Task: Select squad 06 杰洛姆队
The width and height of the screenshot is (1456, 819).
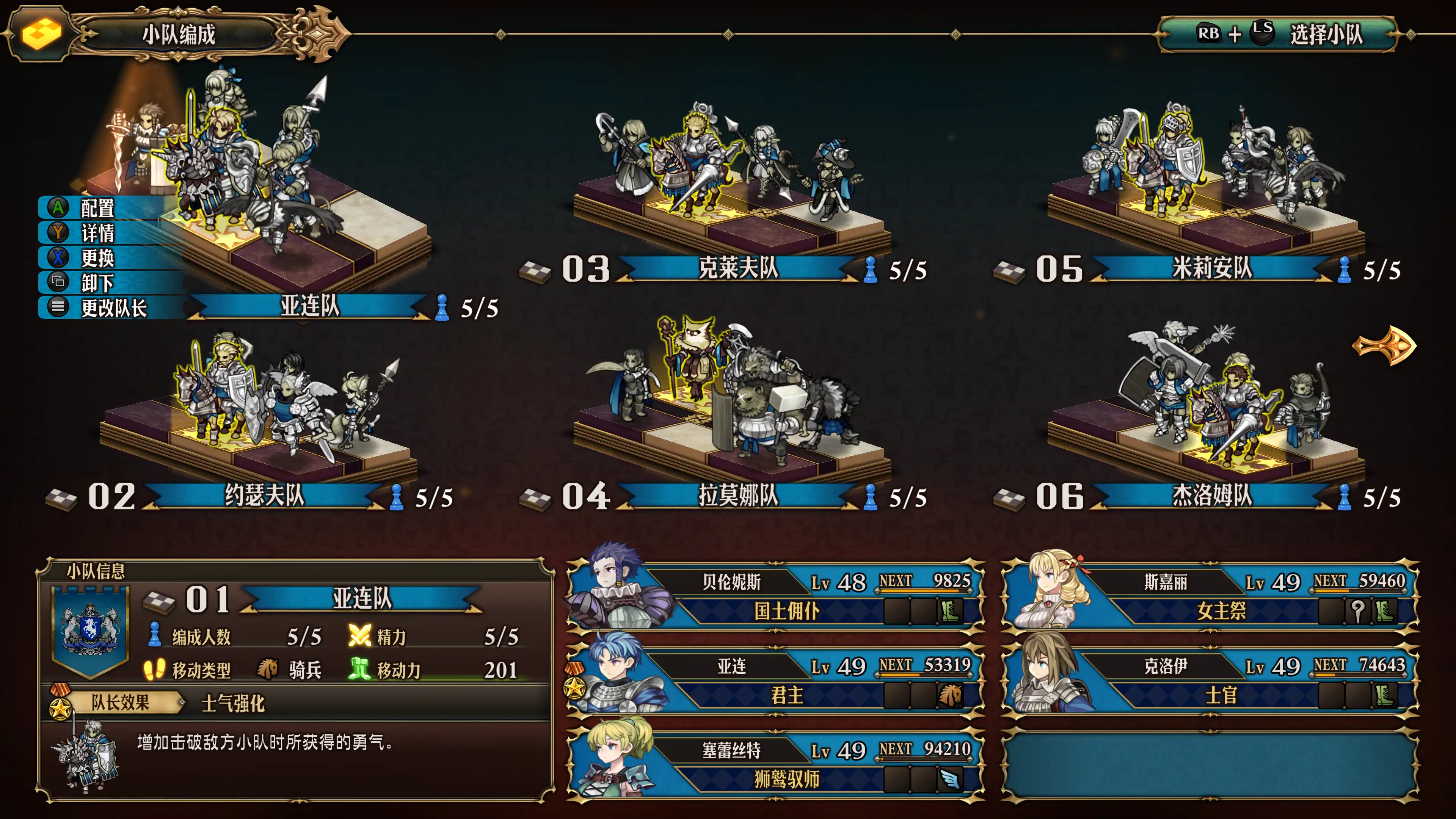Action: (1211, 496)
